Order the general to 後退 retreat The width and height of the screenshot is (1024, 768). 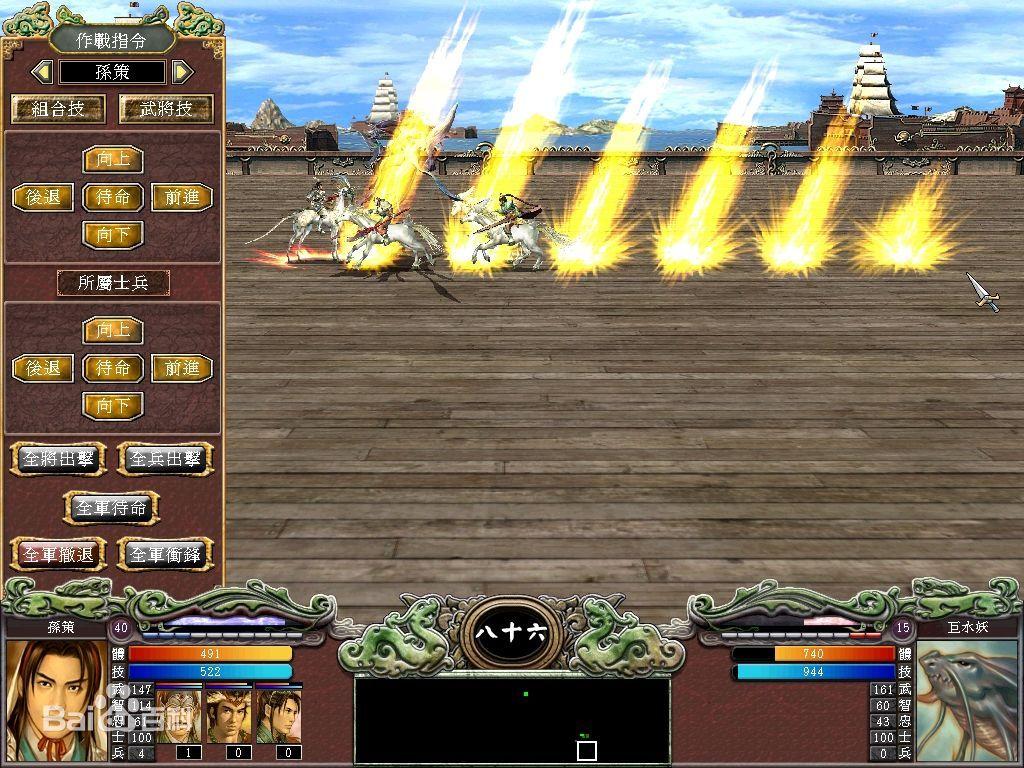[43, 197]
